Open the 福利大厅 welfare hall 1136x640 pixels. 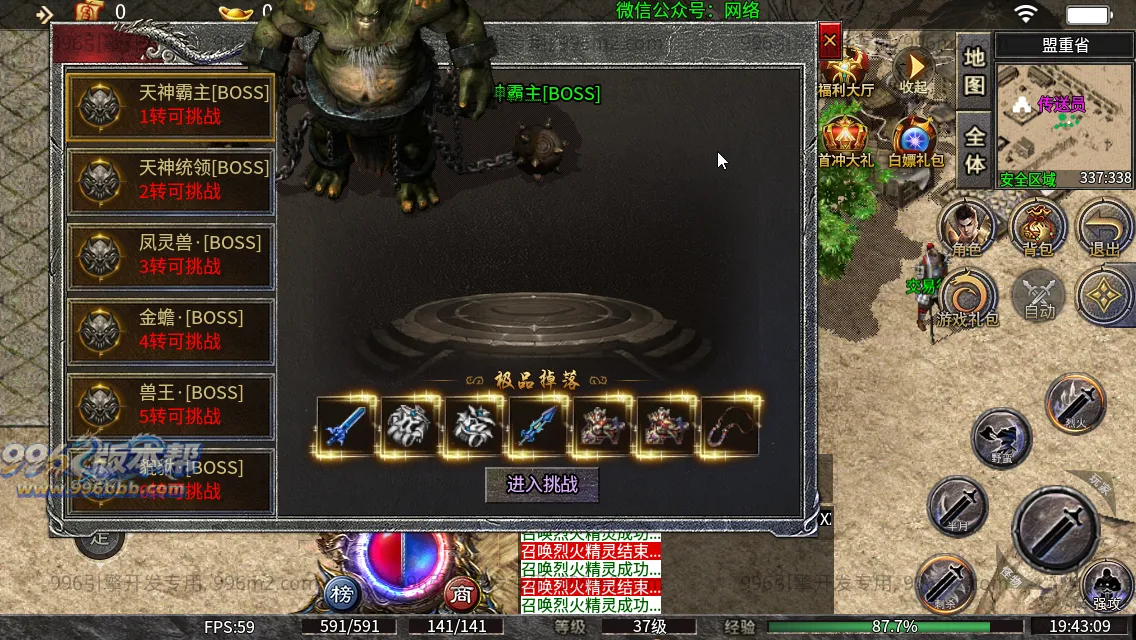(x=845, y=72)
